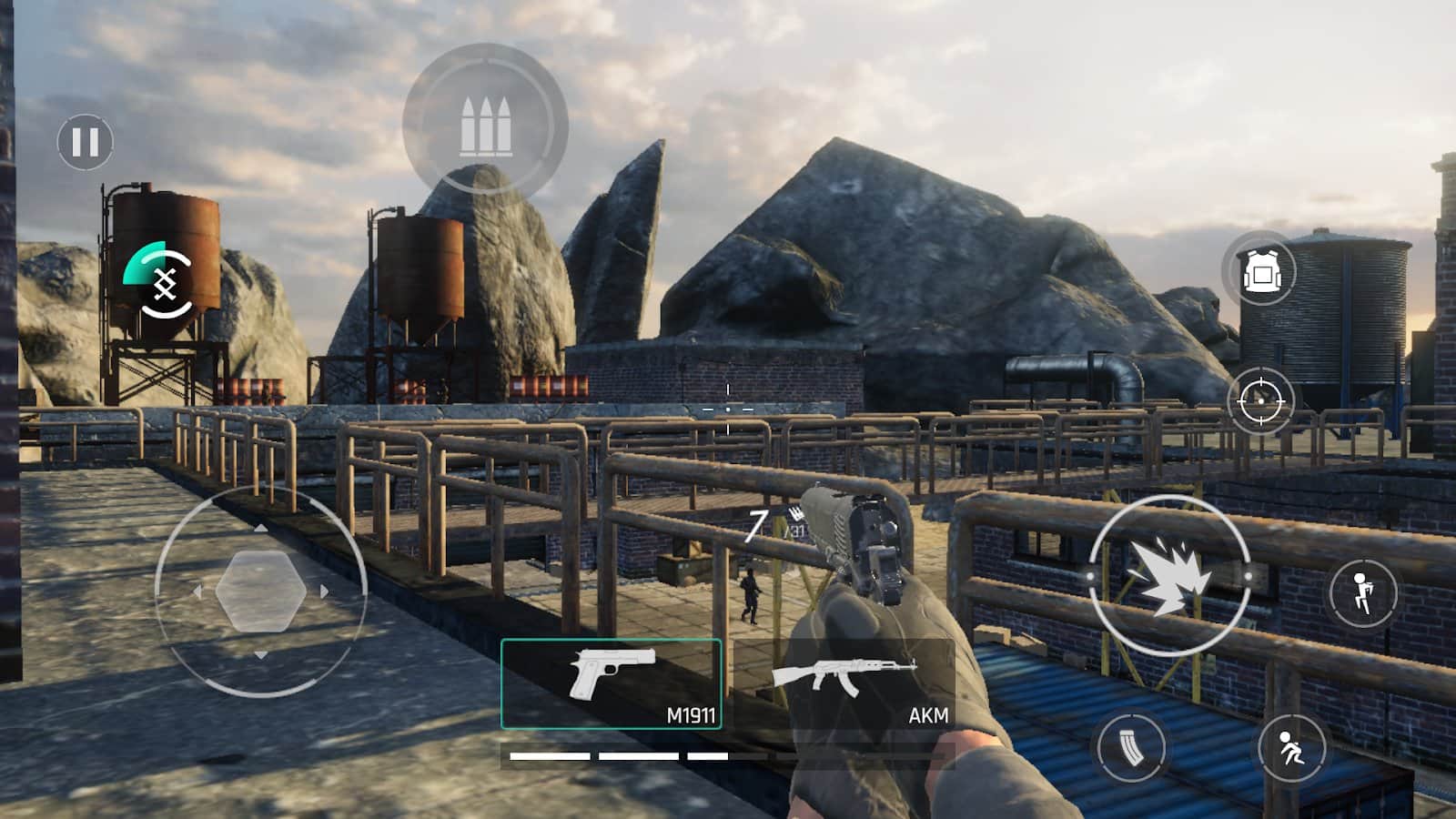The height and width of the screenshot is (819, 1456).
Task: Pause the game with the pause button
Action: click(x=86, y=142)
